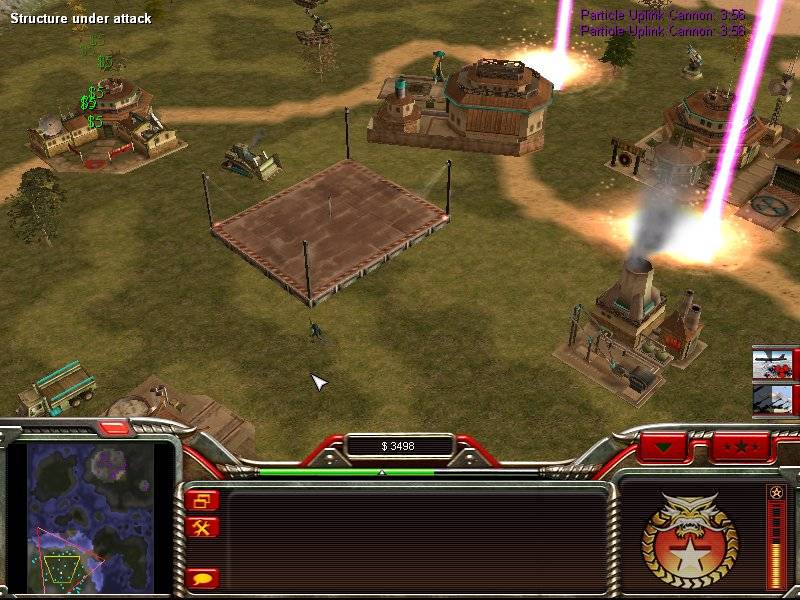Select idle worker with hammer and wrench button
This screenshot has height=600, width=800.
pyautogui.click(x=201, y=527)
